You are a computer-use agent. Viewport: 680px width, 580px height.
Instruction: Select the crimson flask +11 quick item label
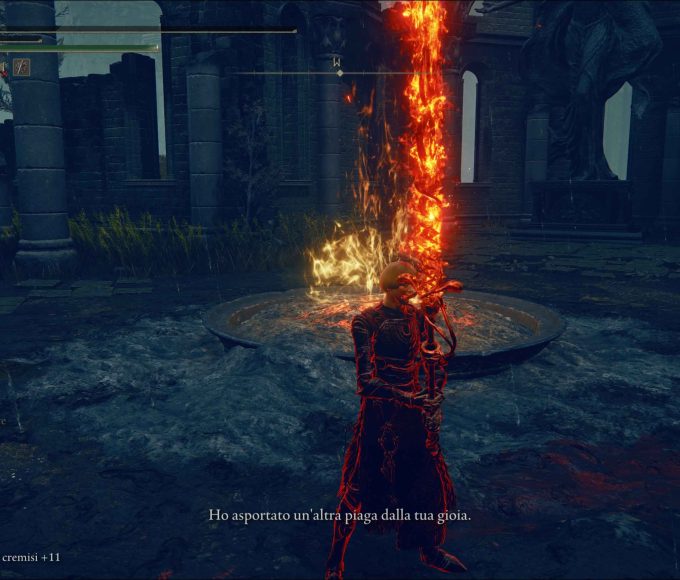[x=30, y=556]
